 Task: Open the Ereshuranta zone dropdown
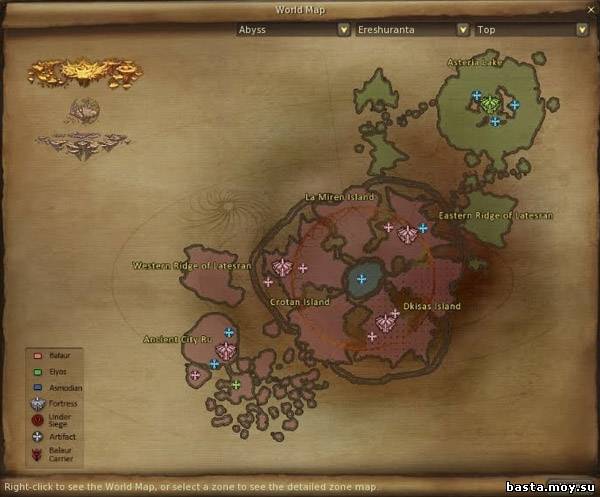412,30
